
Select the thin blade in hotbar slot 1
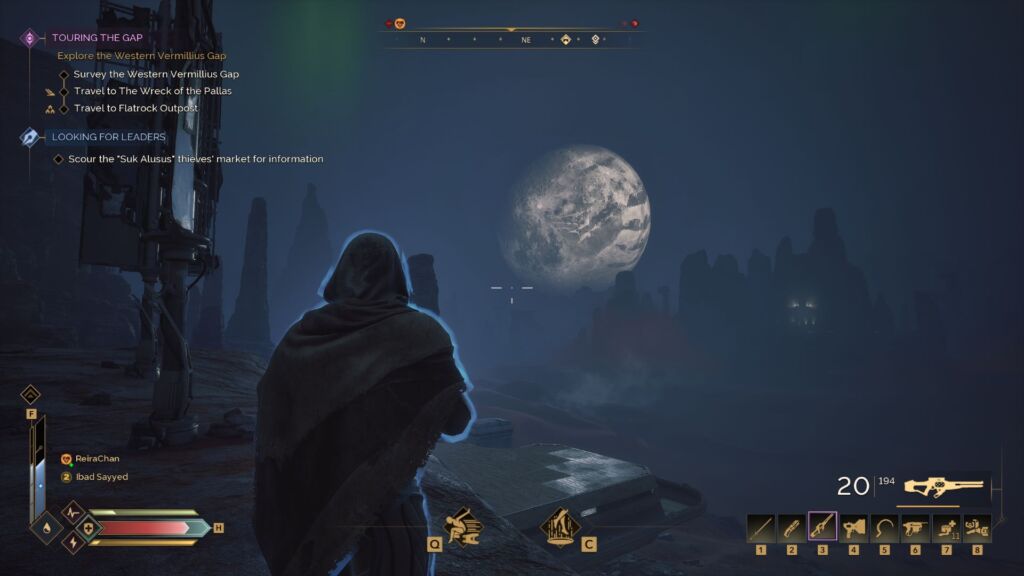click(761, 527)
